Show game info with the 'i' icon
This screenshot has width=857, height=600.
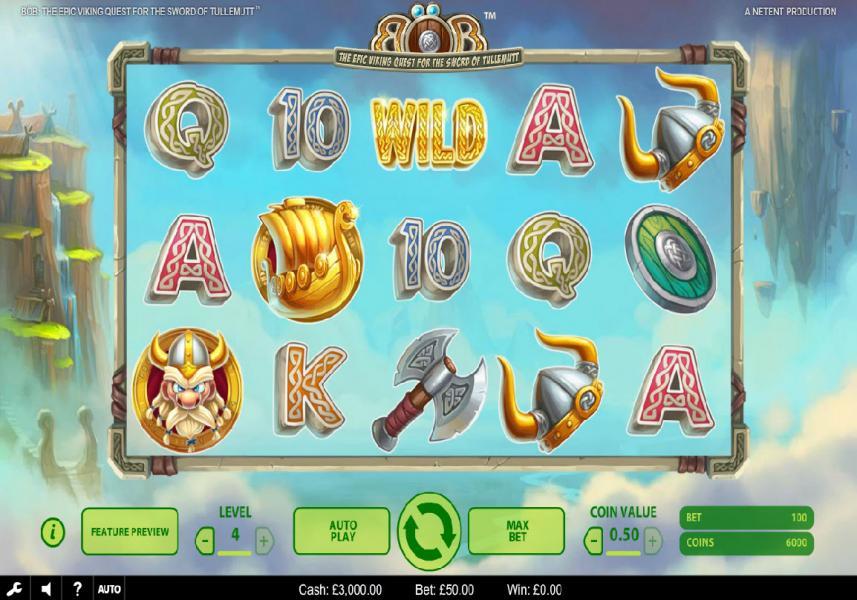[x=53, y=532]
